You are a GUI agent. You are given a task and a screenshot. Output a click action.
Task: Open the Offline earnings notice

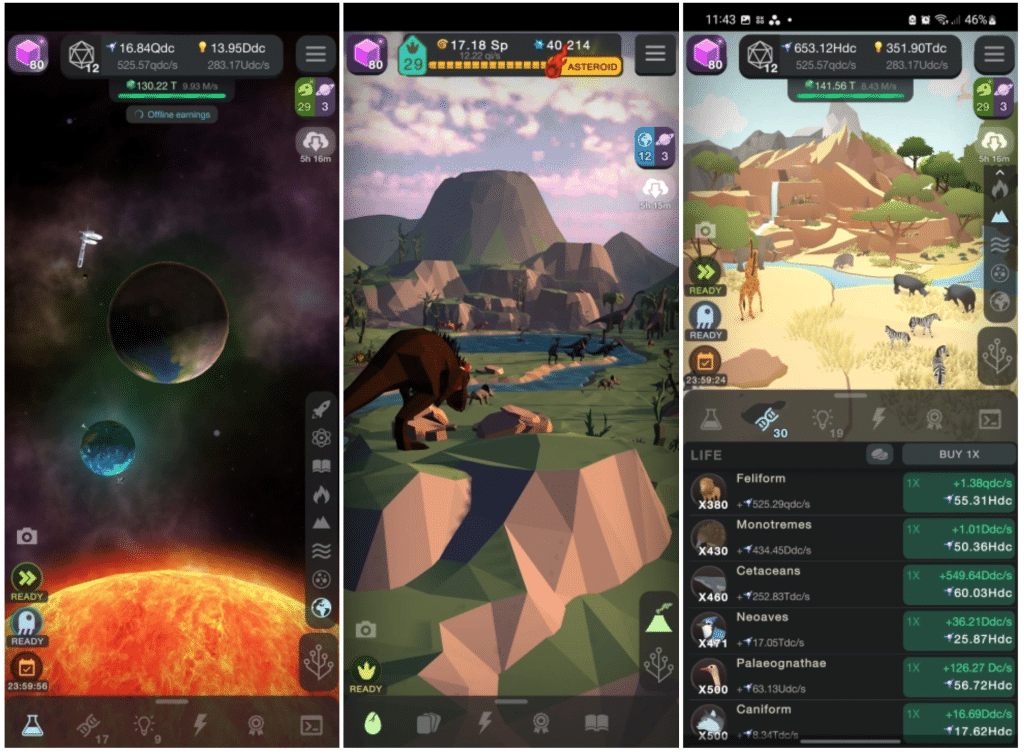tap(172, 114)
